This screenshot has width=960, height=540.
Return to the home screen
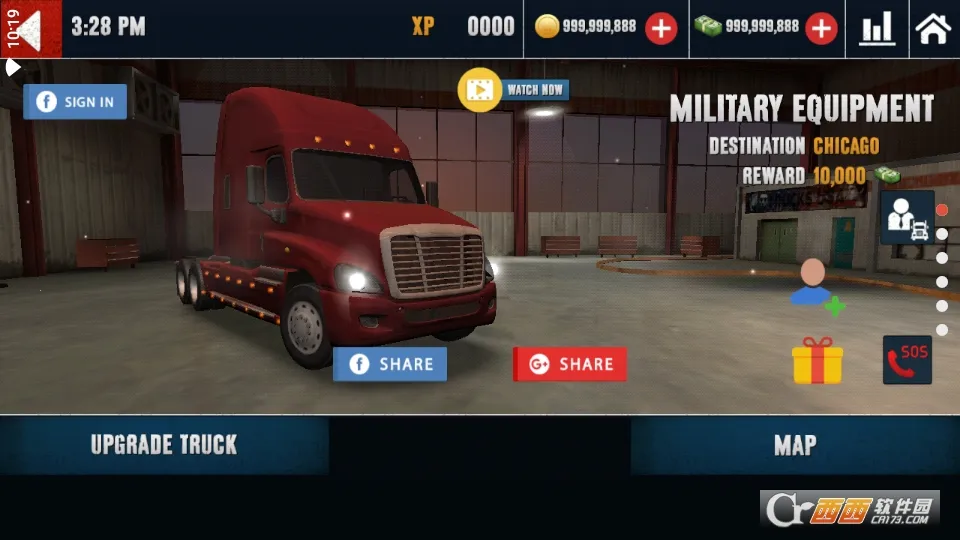point(932,28)
